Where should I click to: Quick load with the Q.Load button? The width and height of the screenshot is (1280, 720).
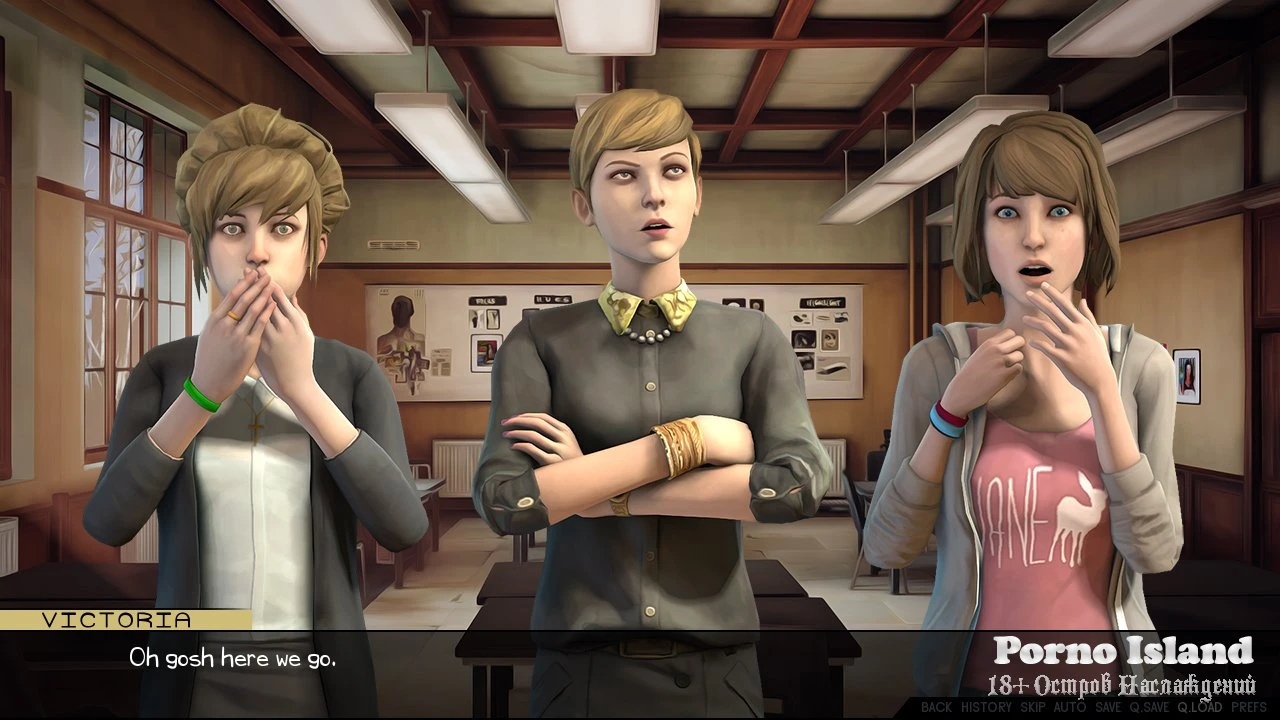tap(1199, 707)
